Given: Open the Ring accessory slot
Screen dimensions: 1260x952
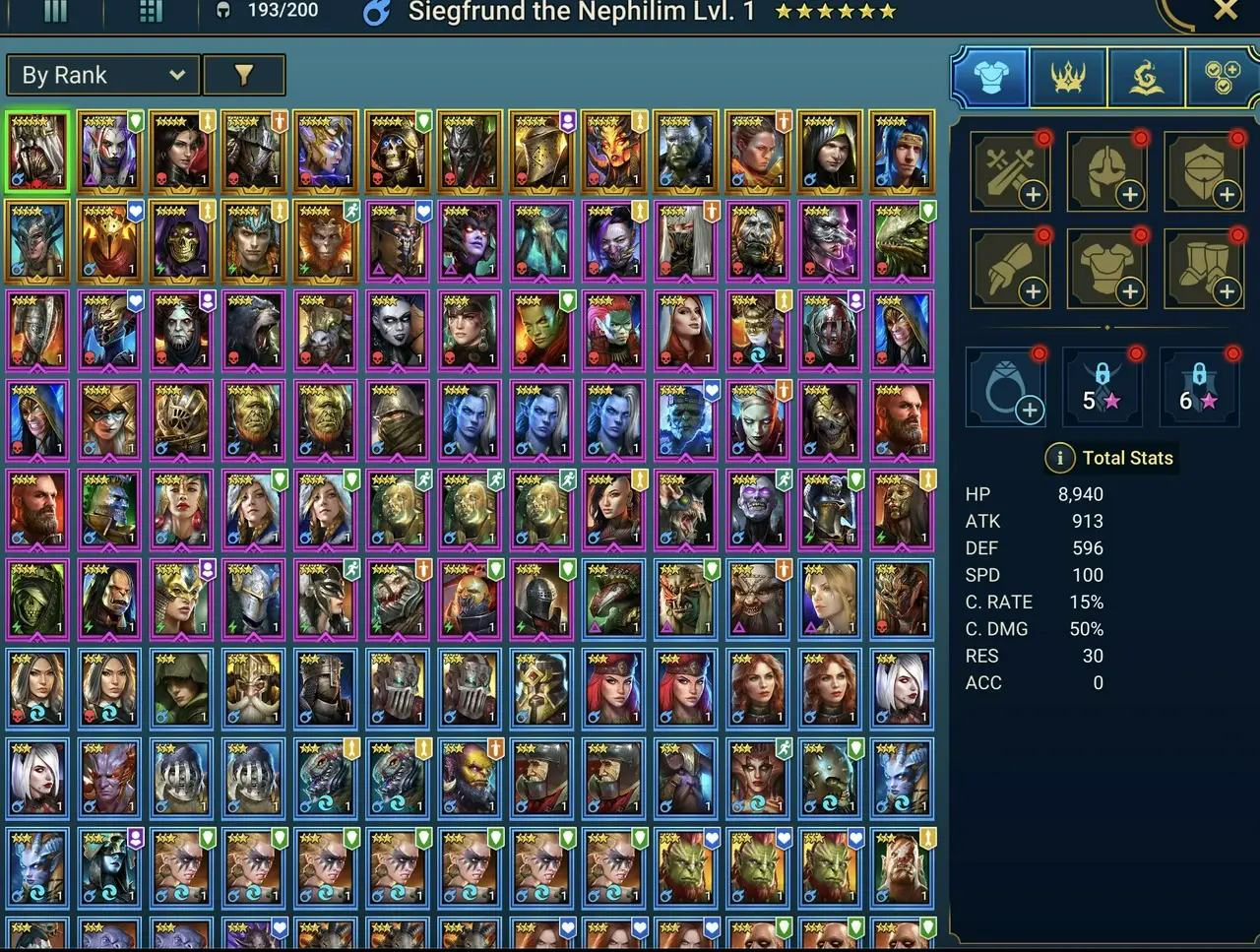Looking at the screenshot, I should (x=1006, y=386).
